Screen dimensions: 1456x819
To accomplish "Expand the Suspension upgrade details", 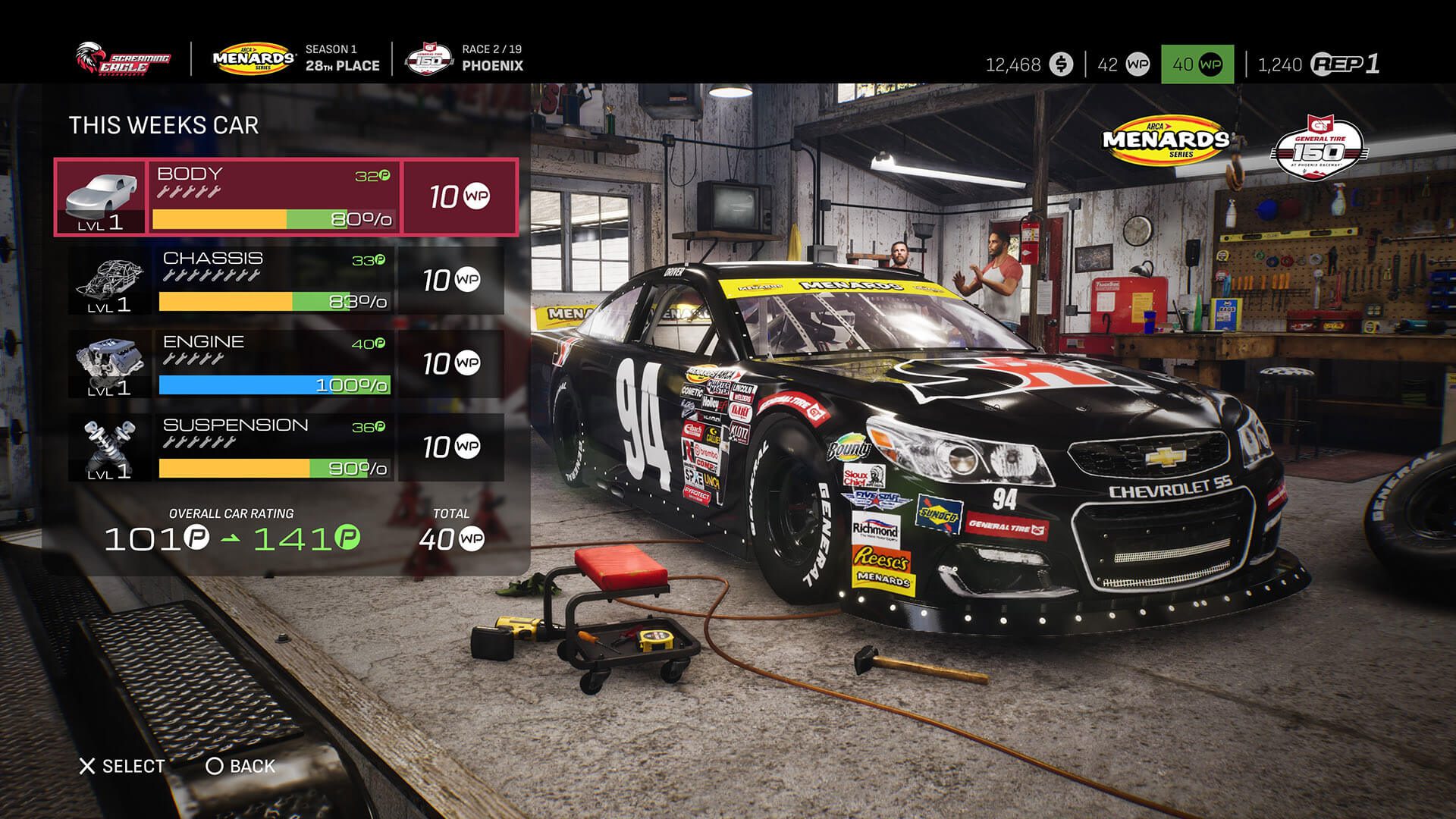I will pos(273,446).
